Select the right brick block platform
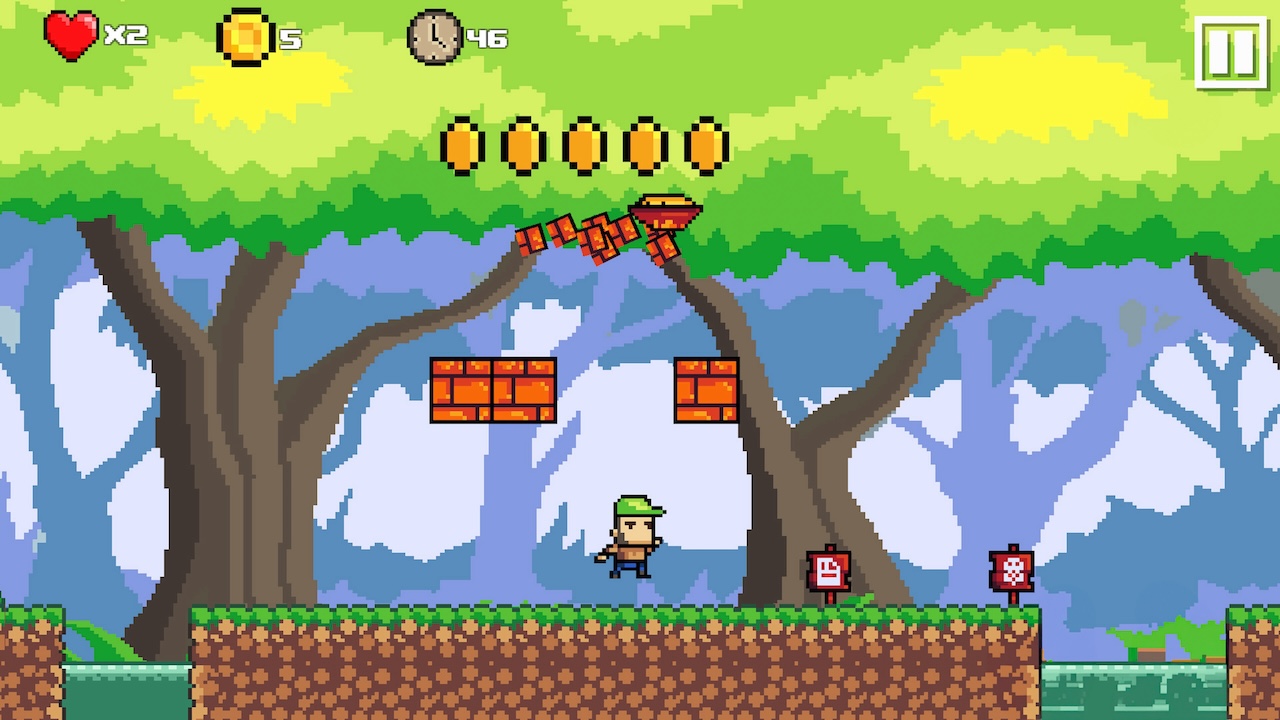This screenshot has height=720, width=1280. [x=708, y=390]
